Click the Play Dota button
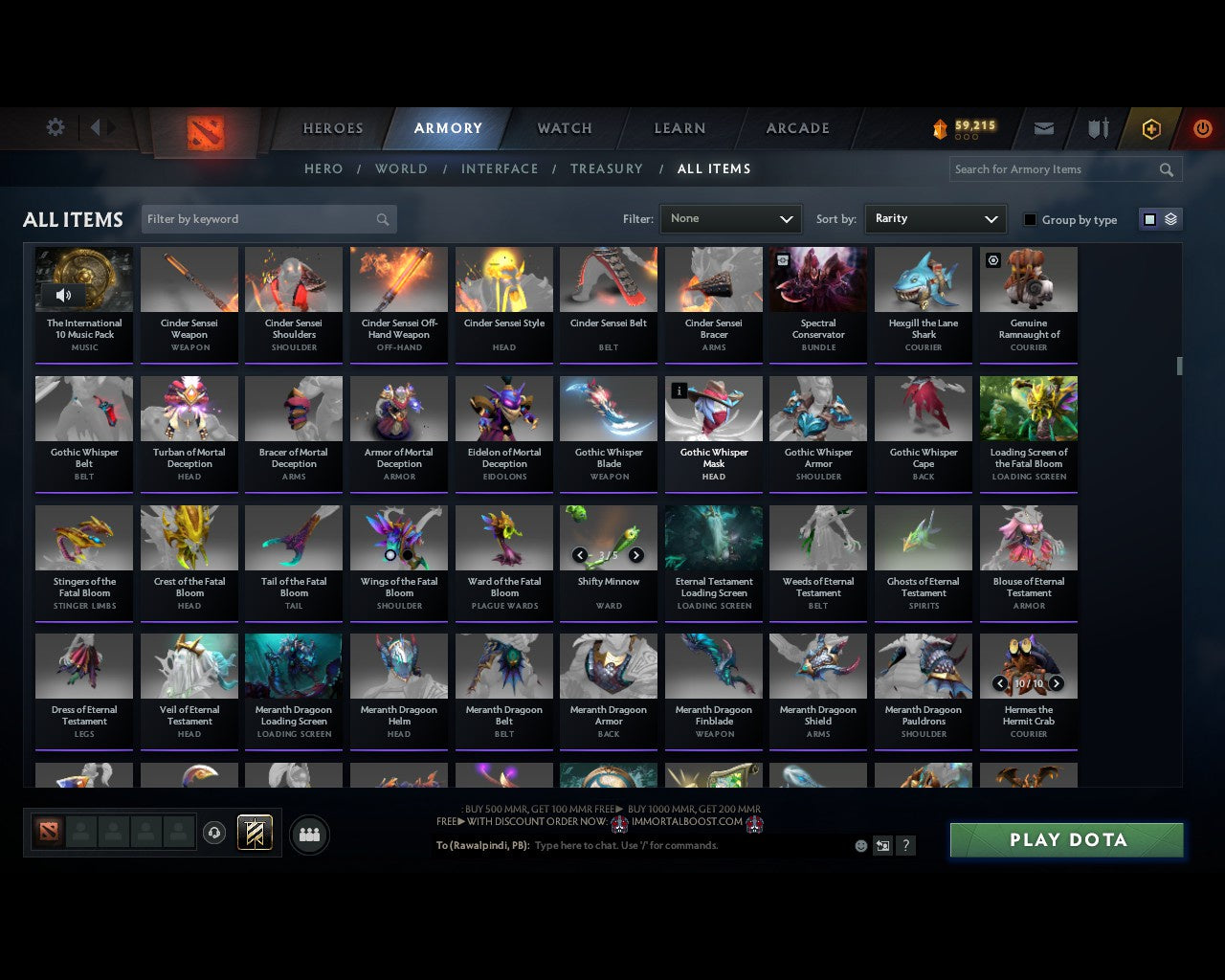The width and height of the screenshot is (1225, 980). pyautogui.click(x=1066, y=839)
